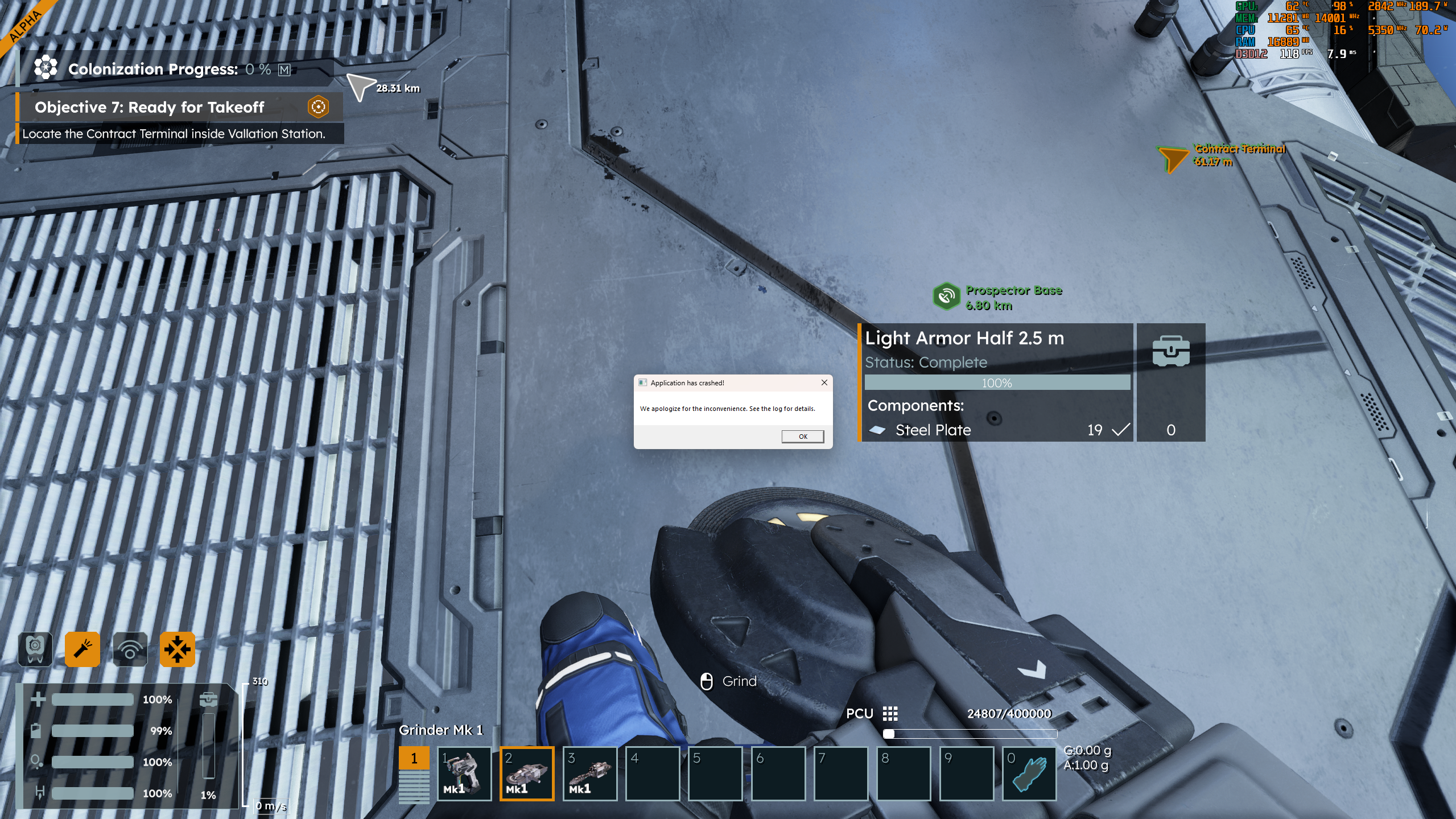Toggle the broadcasting signal icon
The height and width of the screenshot is (819, 1456).
coord(130,649)
